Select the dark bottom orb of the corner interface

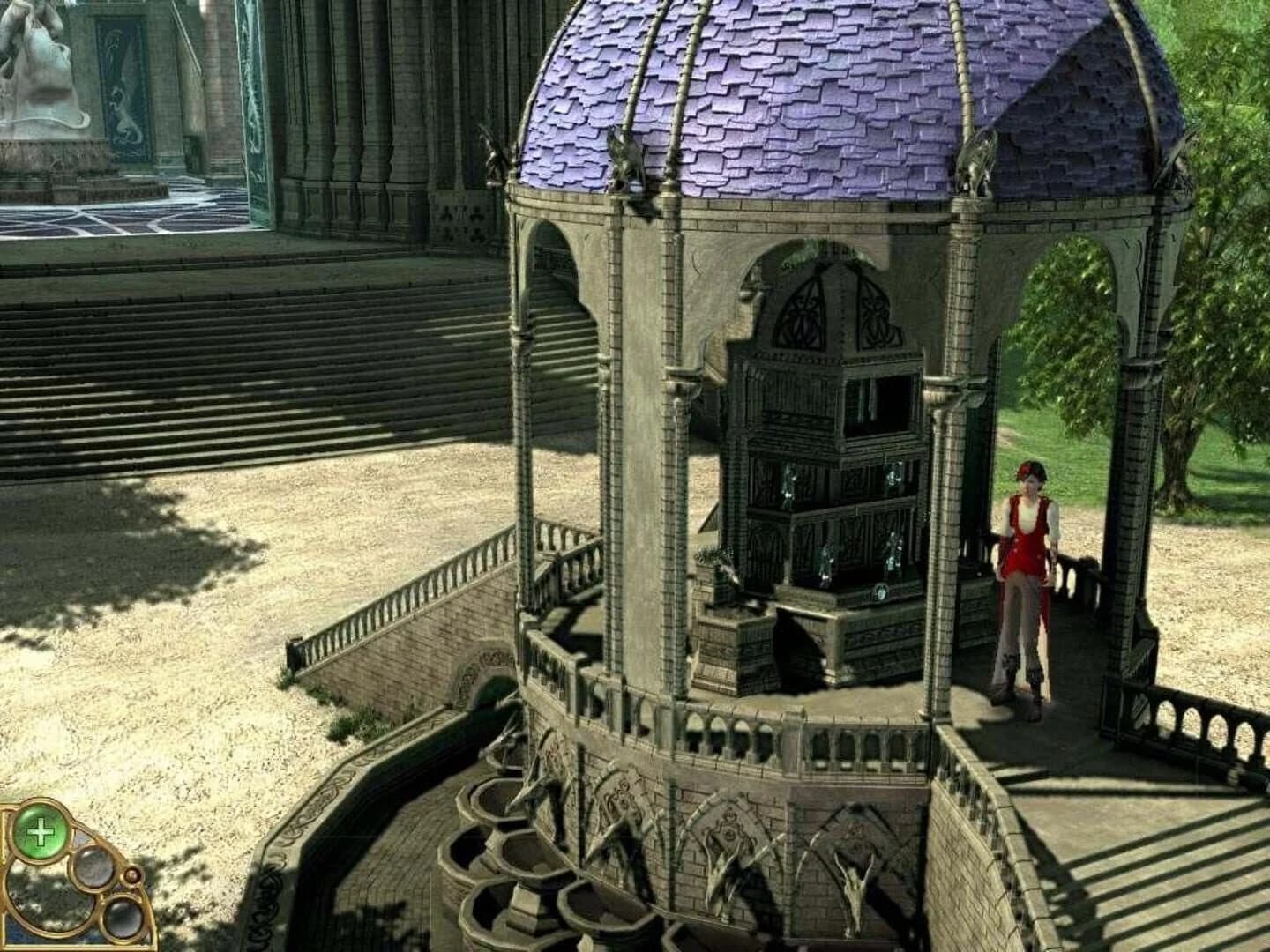(x=123, y=921)
